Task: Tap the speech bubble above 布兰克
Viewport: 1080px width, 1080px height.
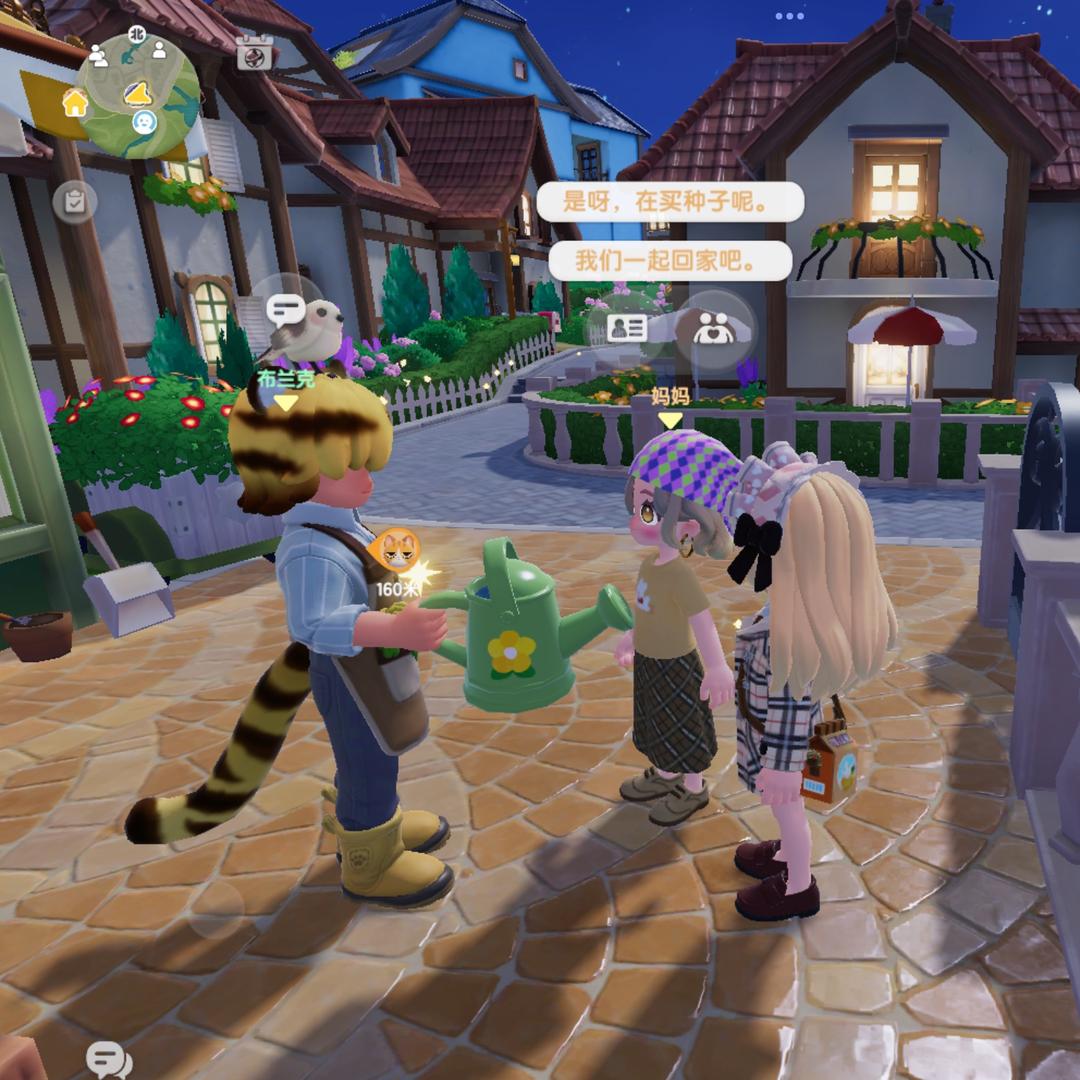Action: pyautogui.click(x=285, y=310)
